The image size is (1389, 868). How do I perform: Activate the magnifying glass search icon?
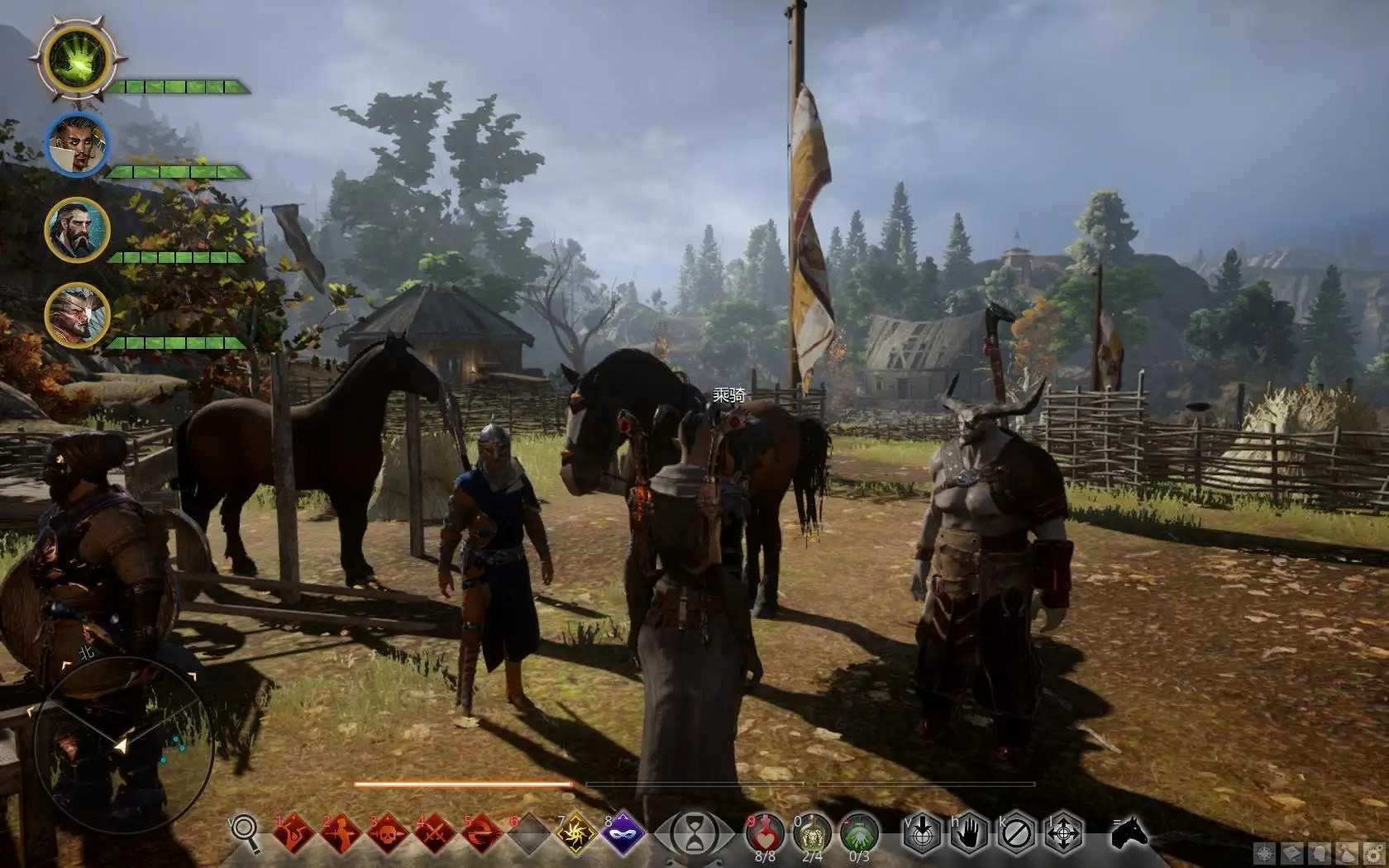pos(245,831)
